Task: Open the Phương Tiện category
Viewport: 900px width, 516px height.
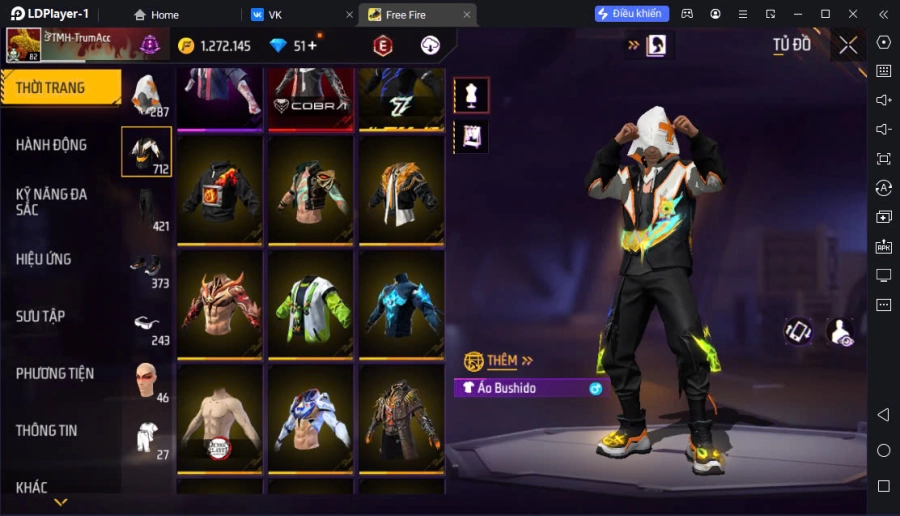Action: (55, 373)
